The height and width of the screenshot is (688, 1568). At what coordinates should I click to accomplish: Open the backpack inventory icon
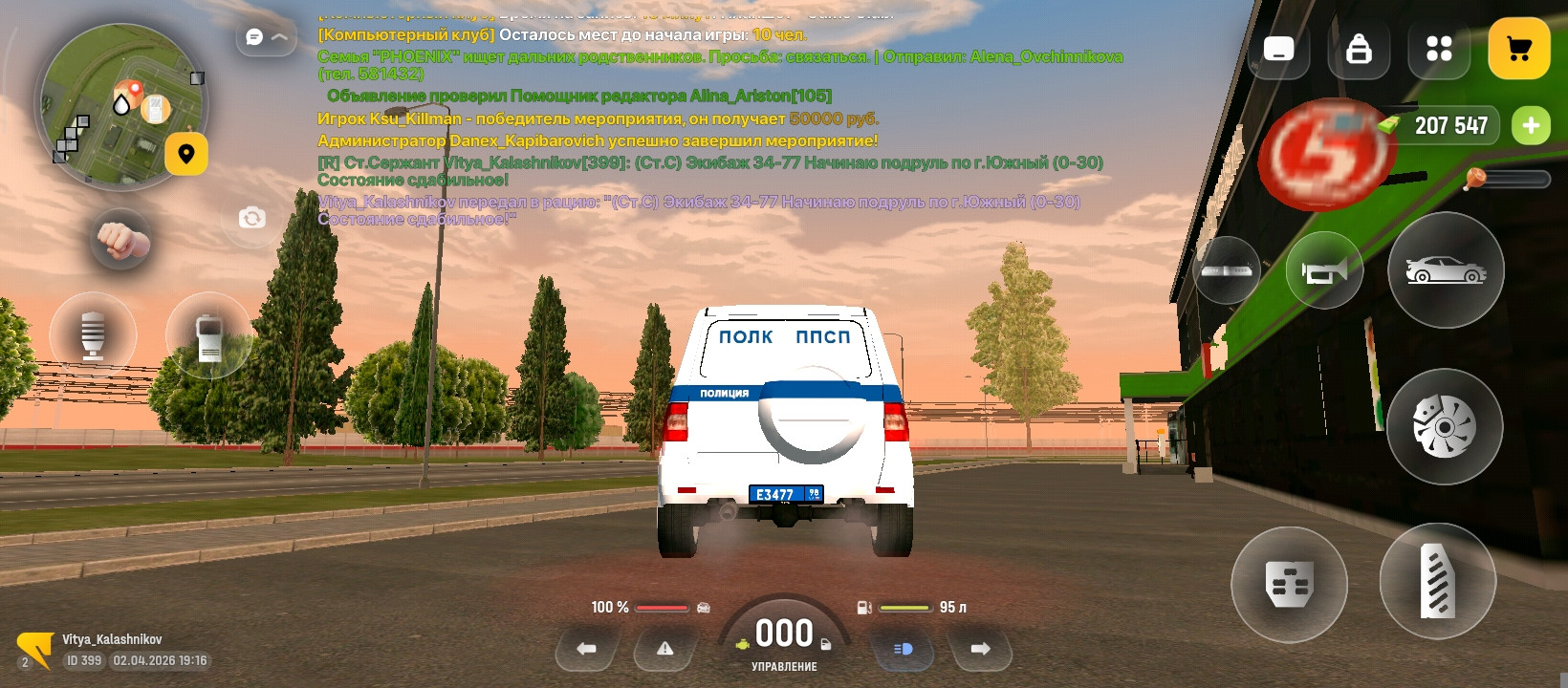(1359, 50)
